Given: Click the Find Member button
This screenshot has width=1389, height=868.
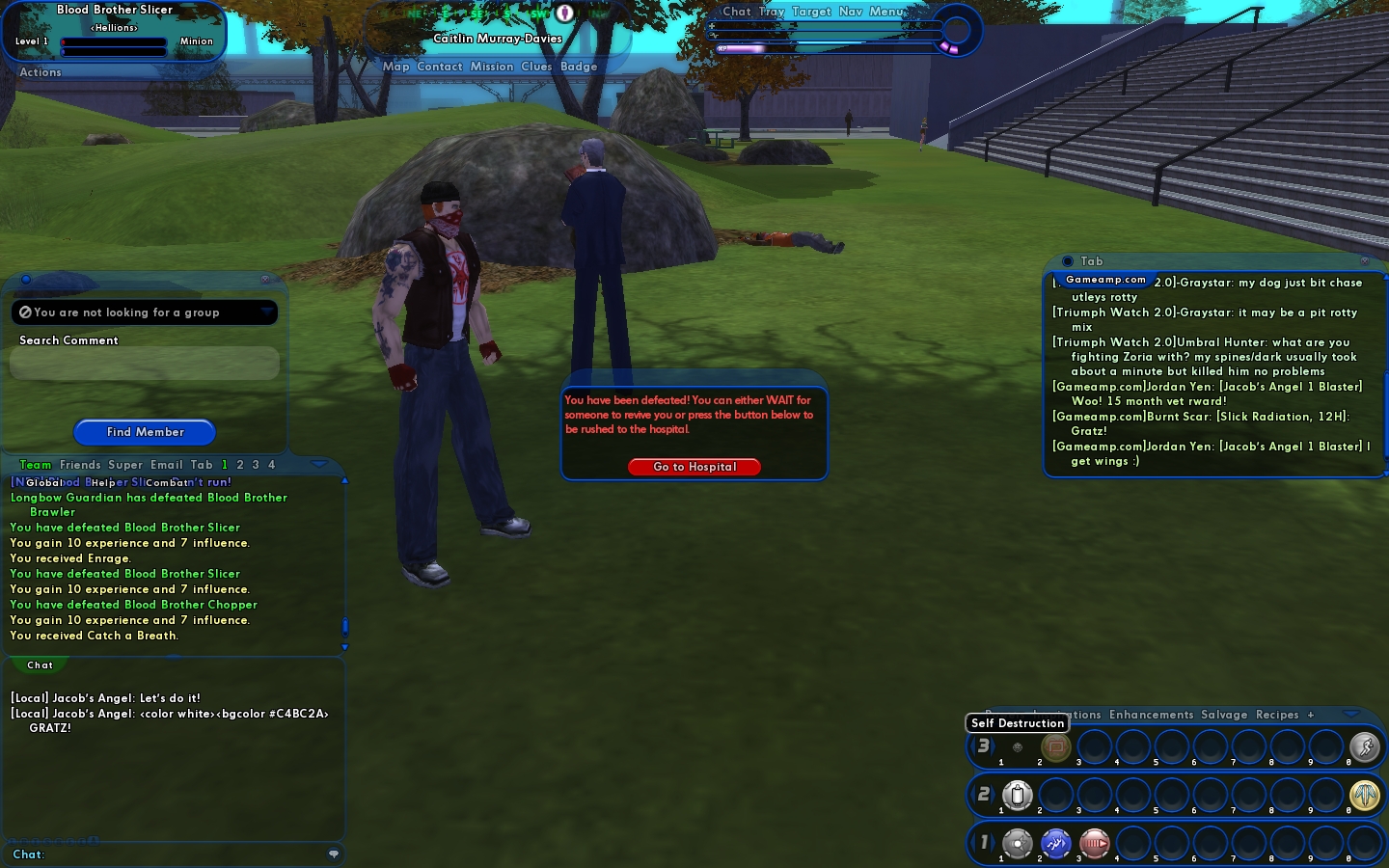Looking at the screenshot, I should pos(145,432).
